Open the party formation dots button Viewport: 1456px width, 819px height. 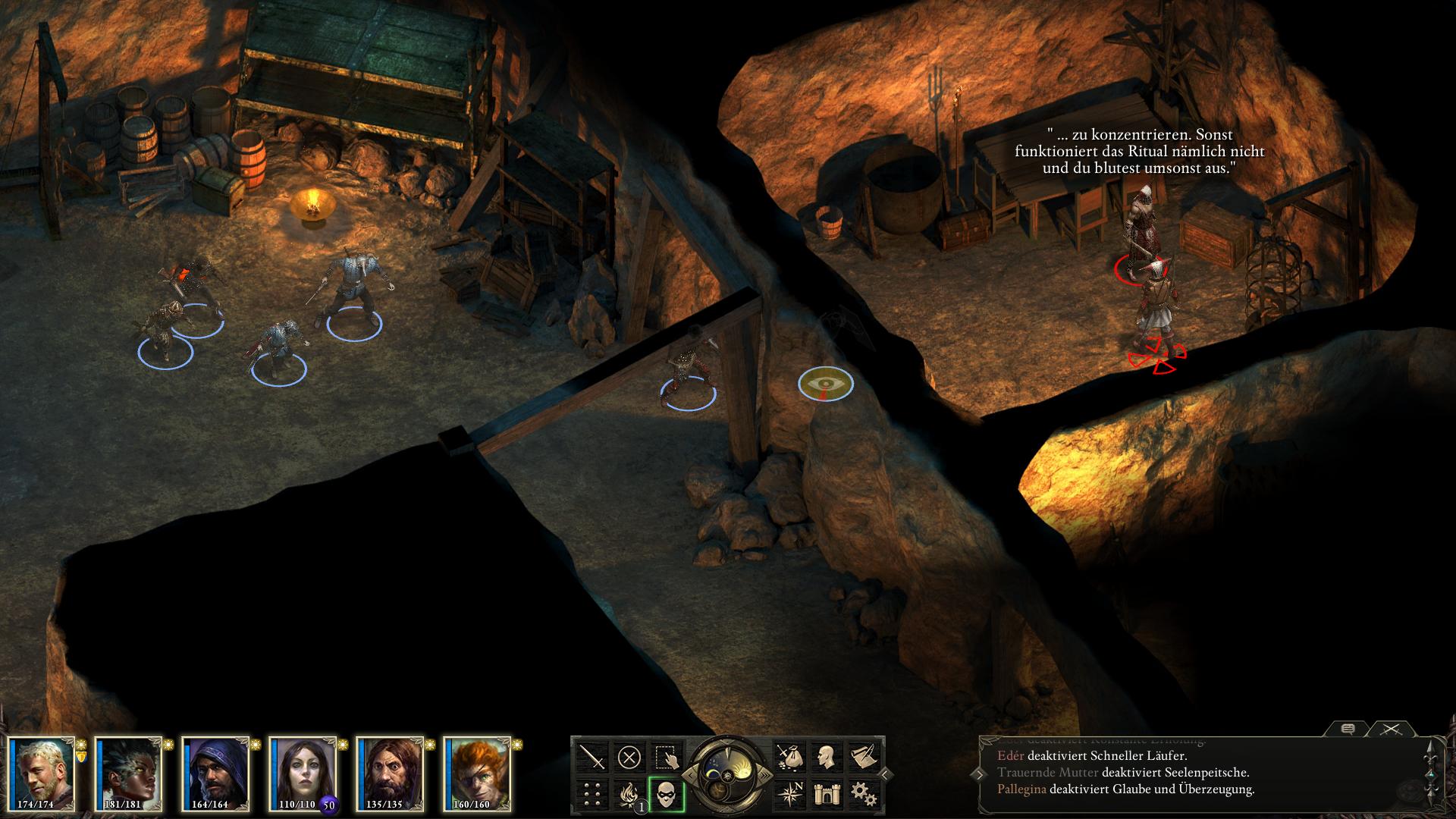pos(592,794)
